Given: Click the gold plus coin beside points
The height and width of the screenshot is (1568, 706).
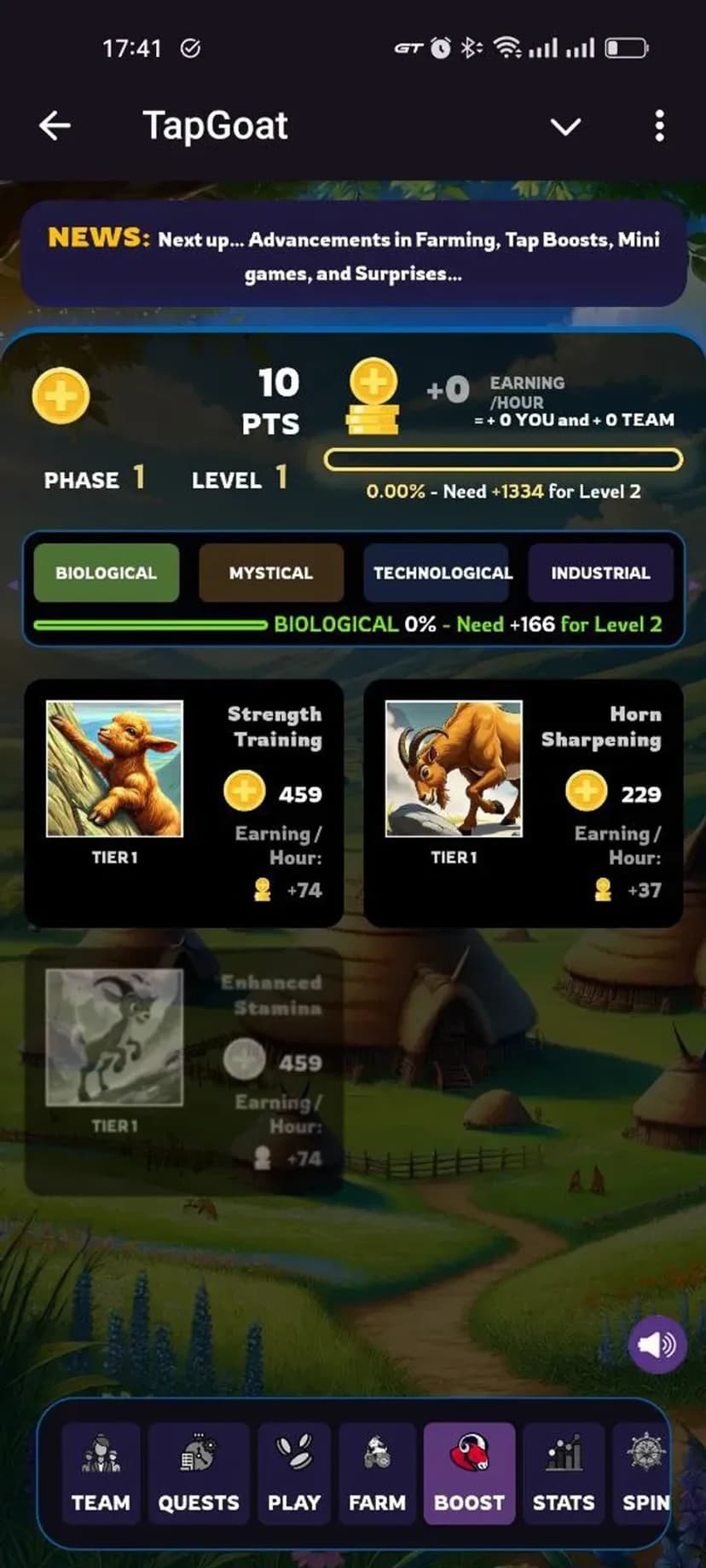Looking at the screenshot, I should click(61, 396).
